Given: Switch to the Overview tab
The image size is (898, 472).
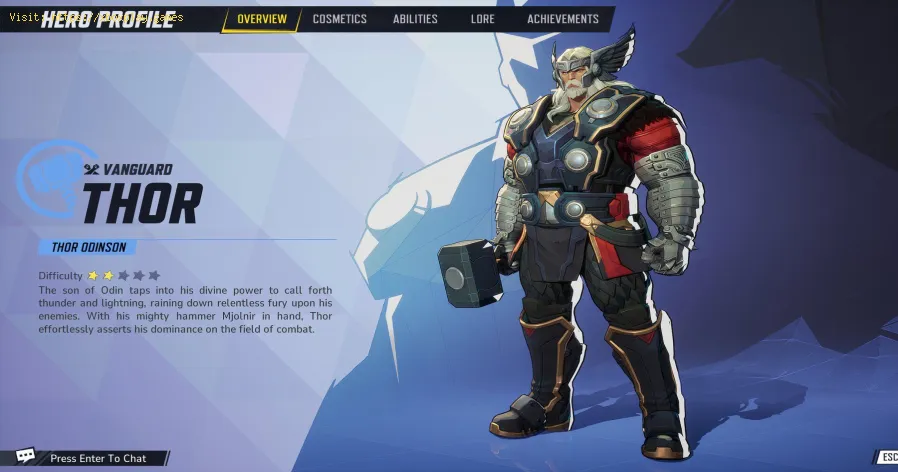Looking at the screenshot, I should click(261, 19).
